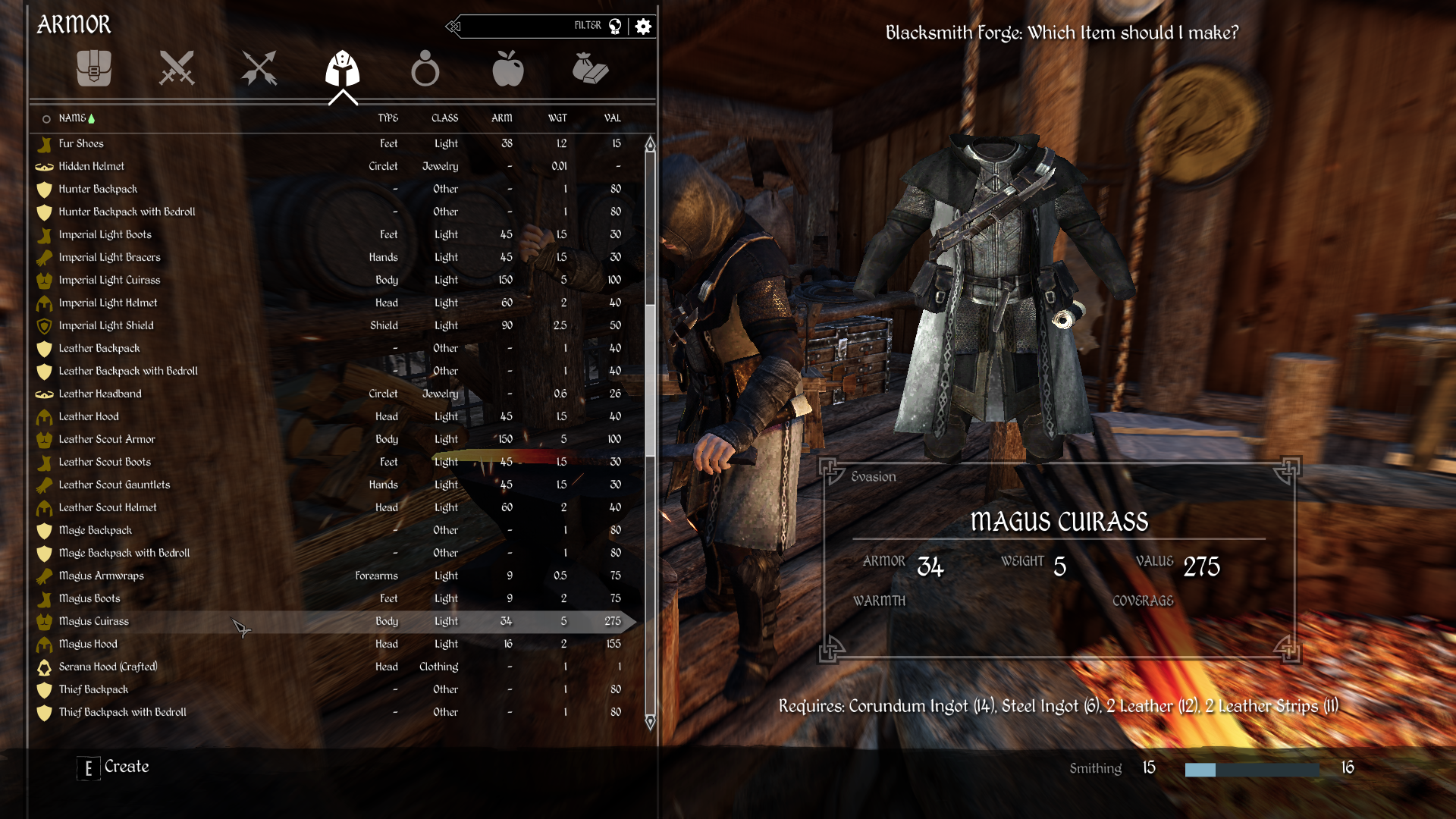1456x819 pixels.
Task: Select the armor helmet category icon
Action: 343,69
